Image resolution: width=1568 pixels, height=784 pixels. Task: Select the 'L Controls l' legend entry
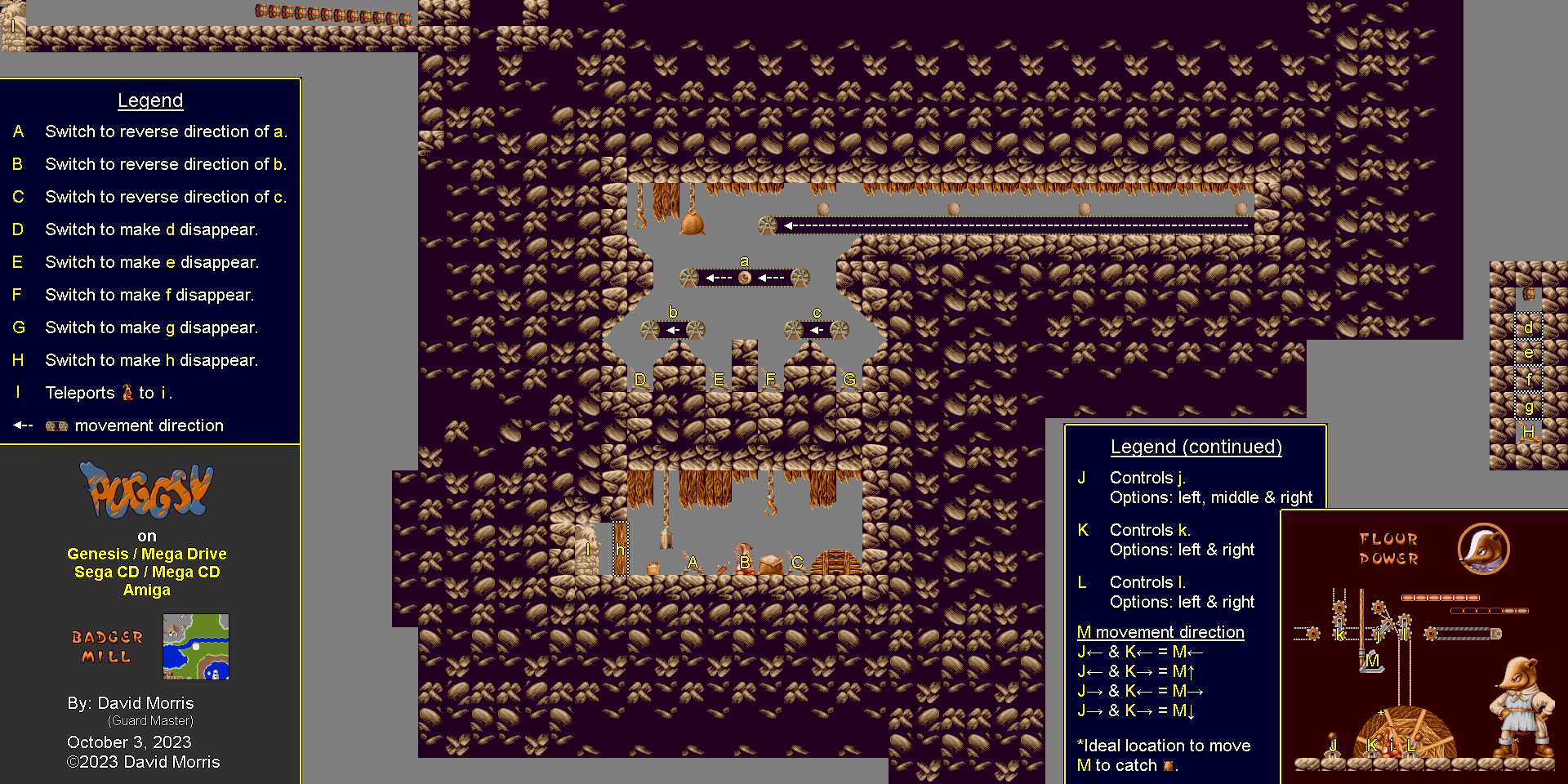pyautogui.click(x=1147, y=582)
